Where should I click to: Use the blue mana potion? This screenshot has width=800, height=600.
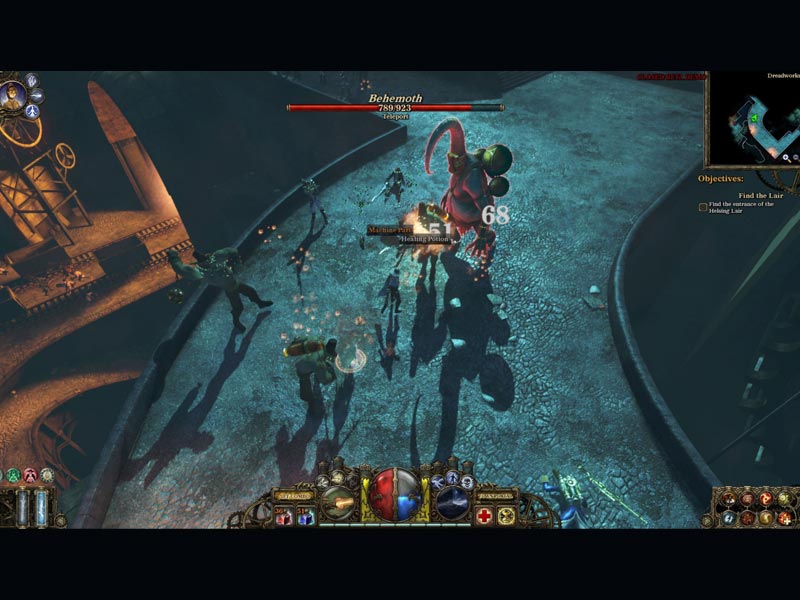click(x=305, y=515)
